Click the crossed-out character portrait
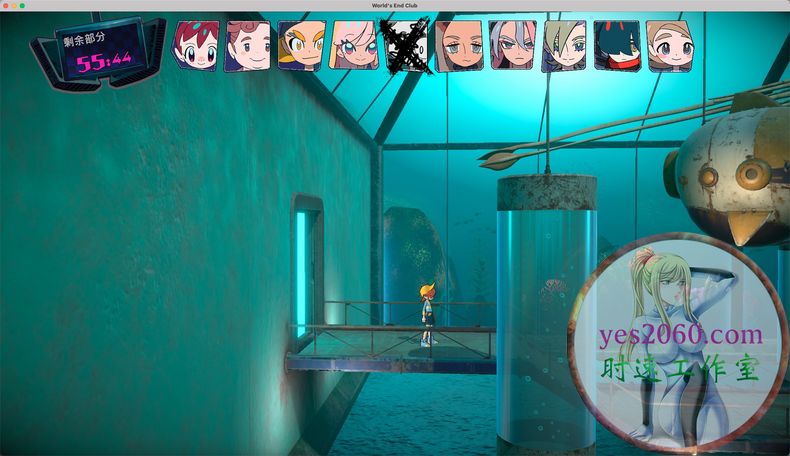 click(x=407, y=45)
